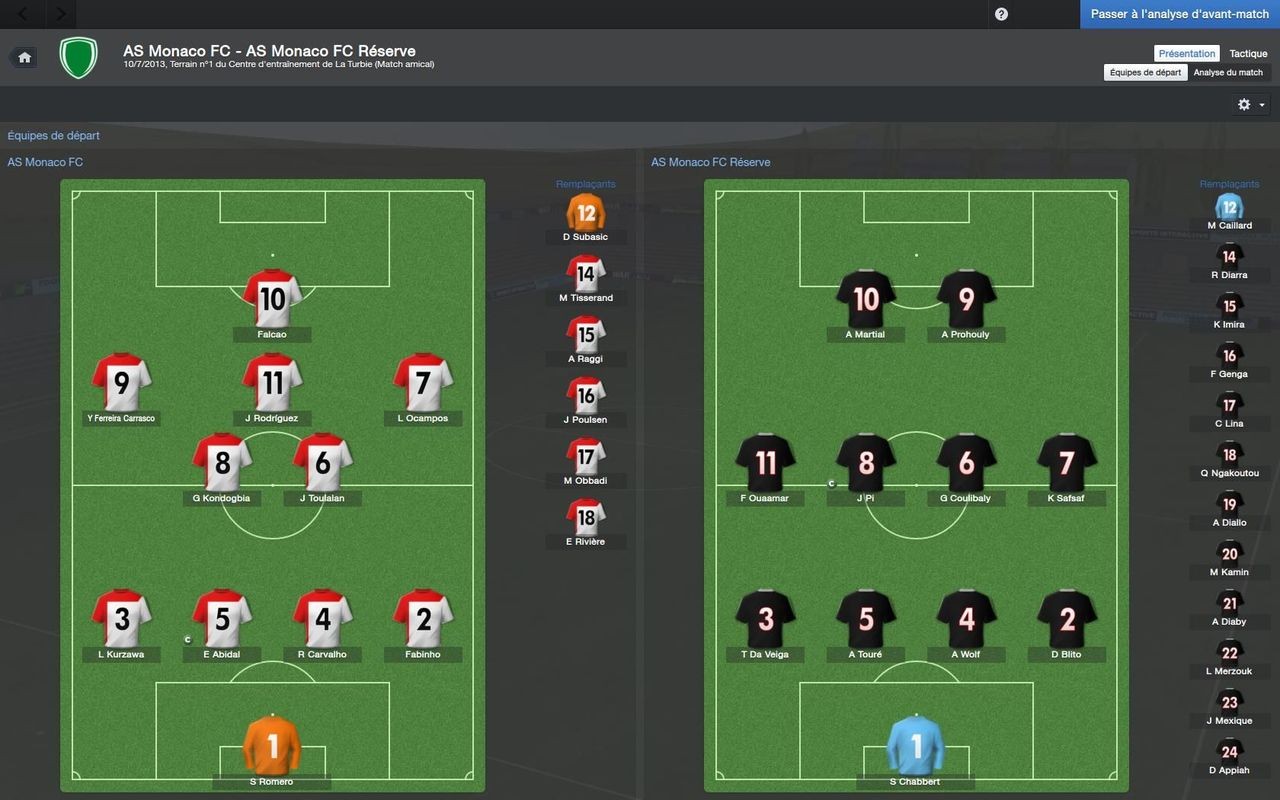1280x800 pixels.
Task: Choose reserve goalkeeper S Chabbert
Action: click(916, 746)
